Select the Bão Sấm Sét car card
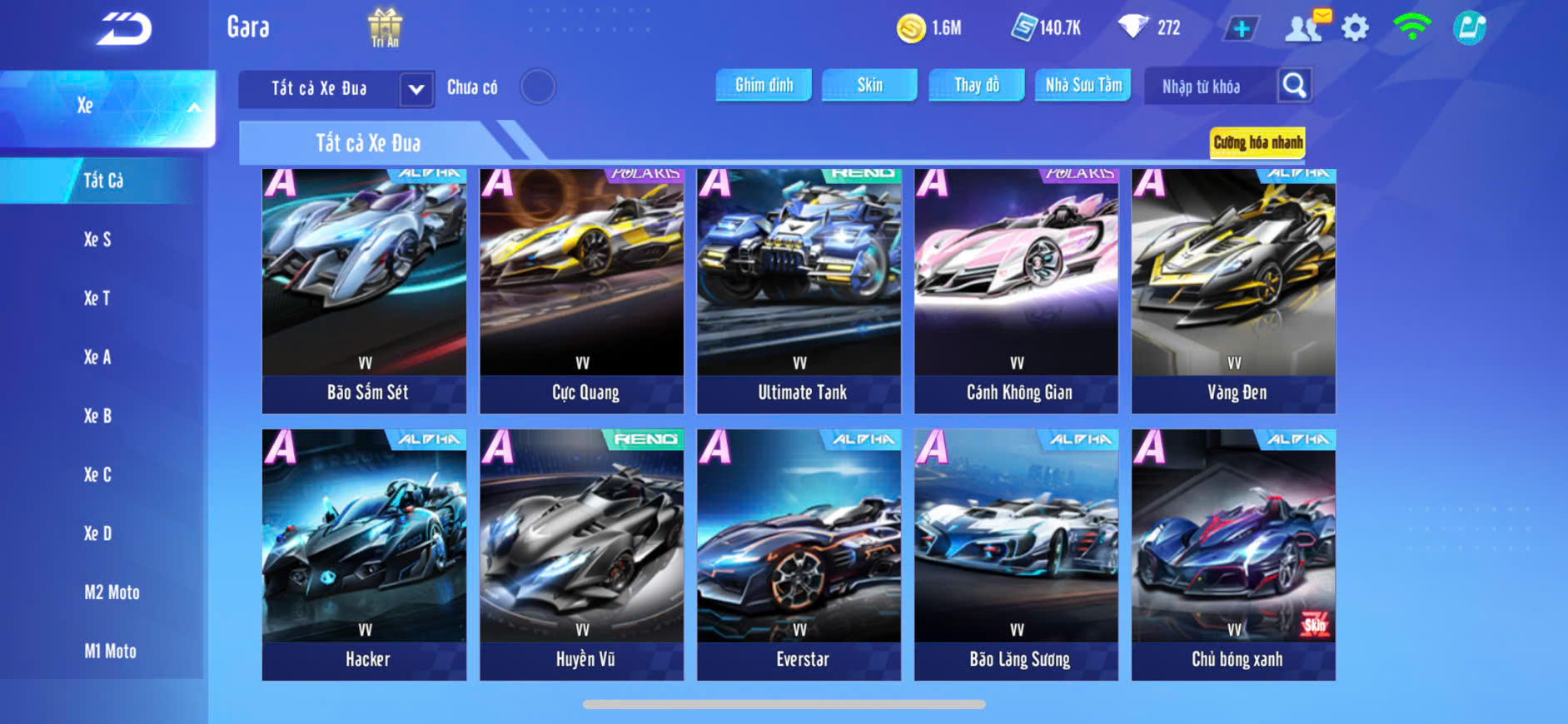This screenshot has width=1568, height=724. (364, 290)
